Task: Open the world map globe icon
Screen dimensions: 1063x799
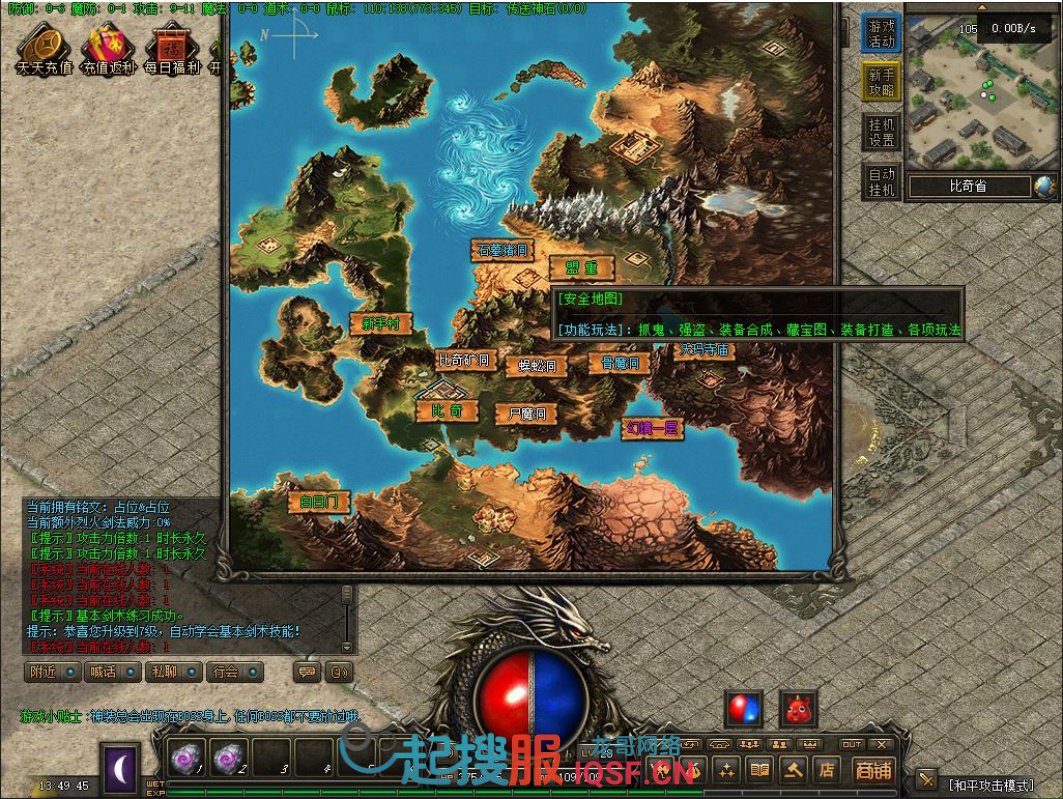Action: (x=1045, y=186)
